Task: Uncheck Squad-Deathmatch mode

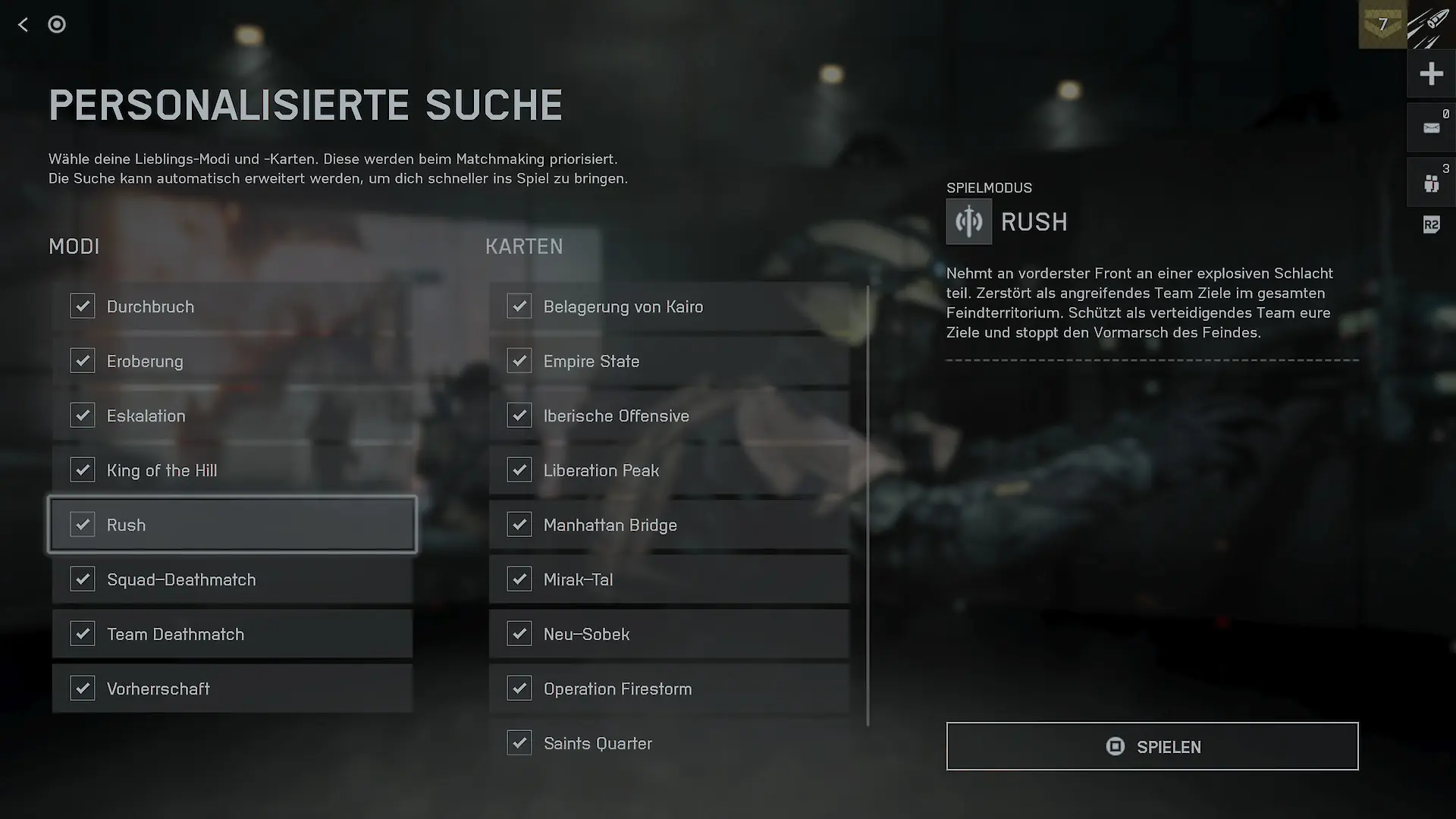Action: [83, 579]
